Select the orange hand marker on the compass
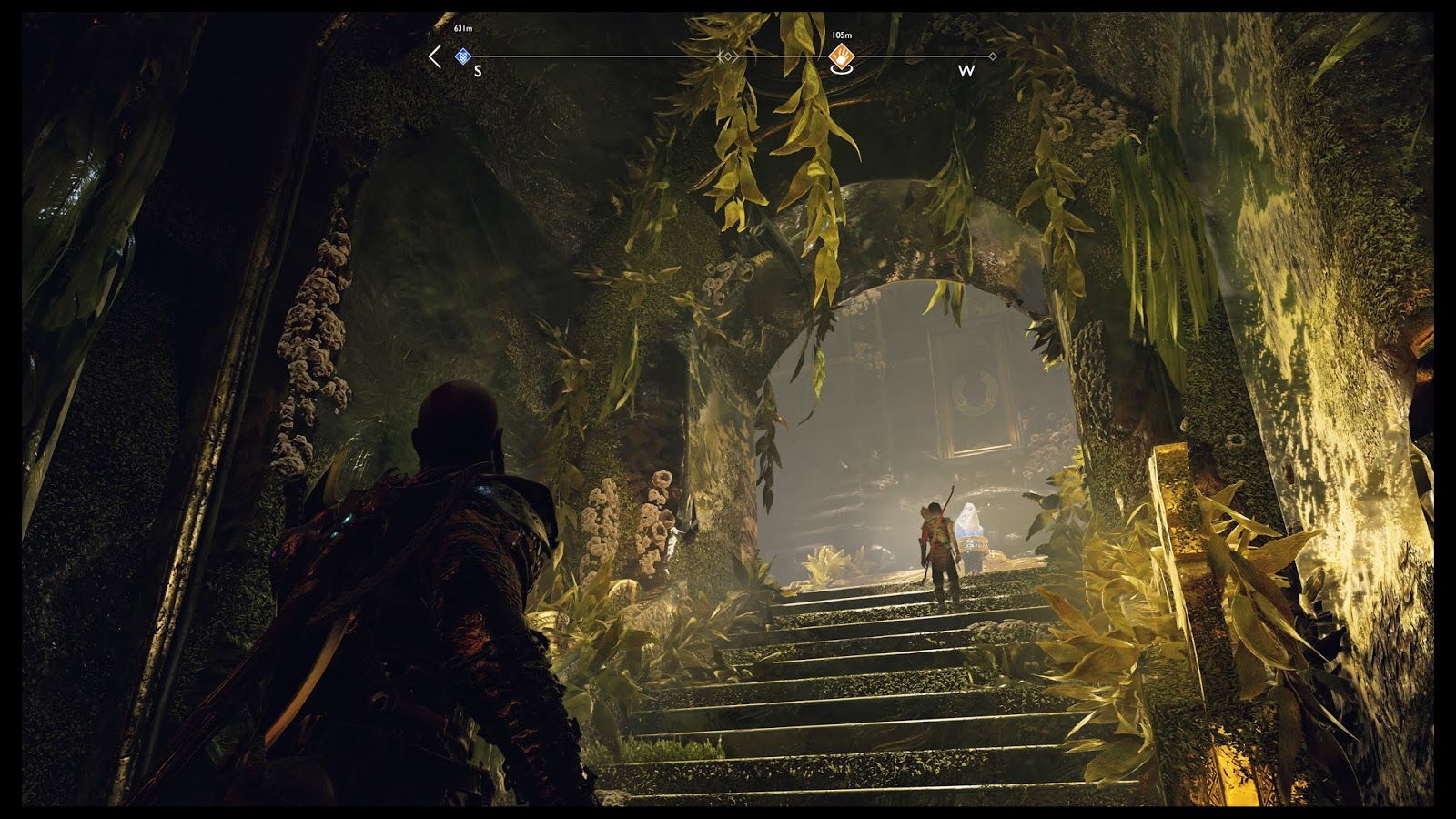 pyautogui.click(x=842, y=56)
